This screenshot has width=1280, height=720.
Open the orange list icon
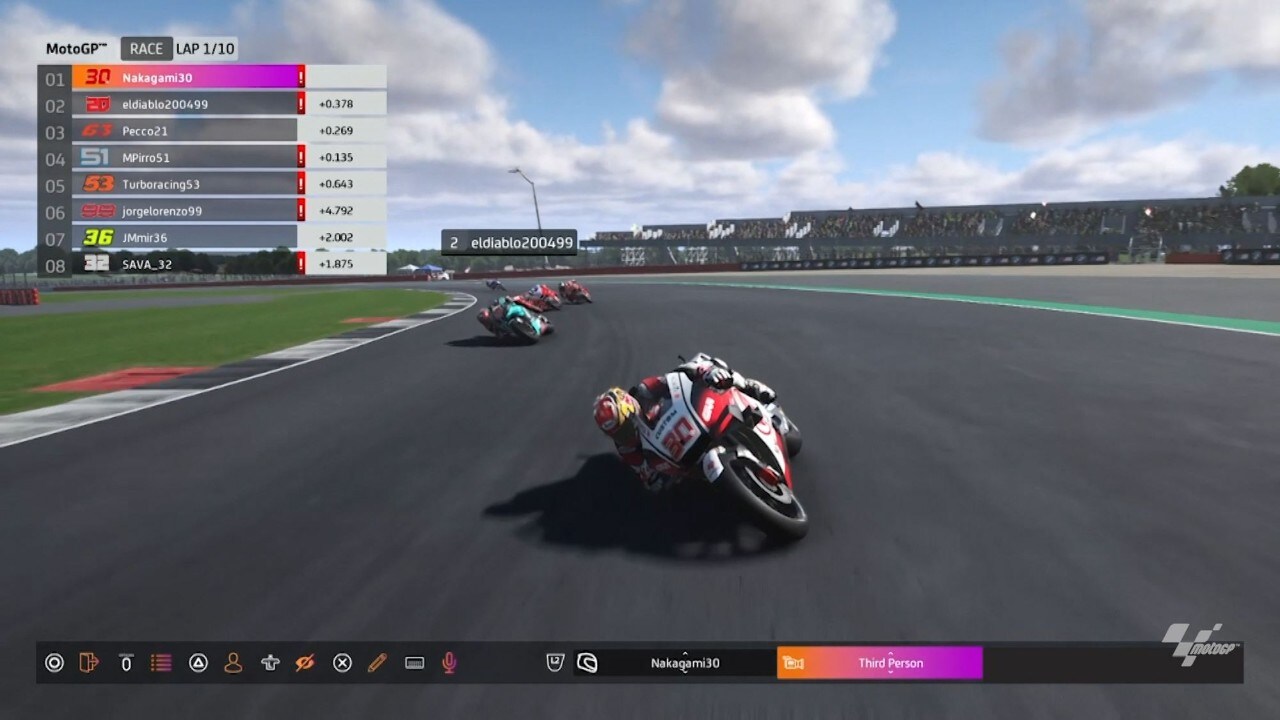160,662
